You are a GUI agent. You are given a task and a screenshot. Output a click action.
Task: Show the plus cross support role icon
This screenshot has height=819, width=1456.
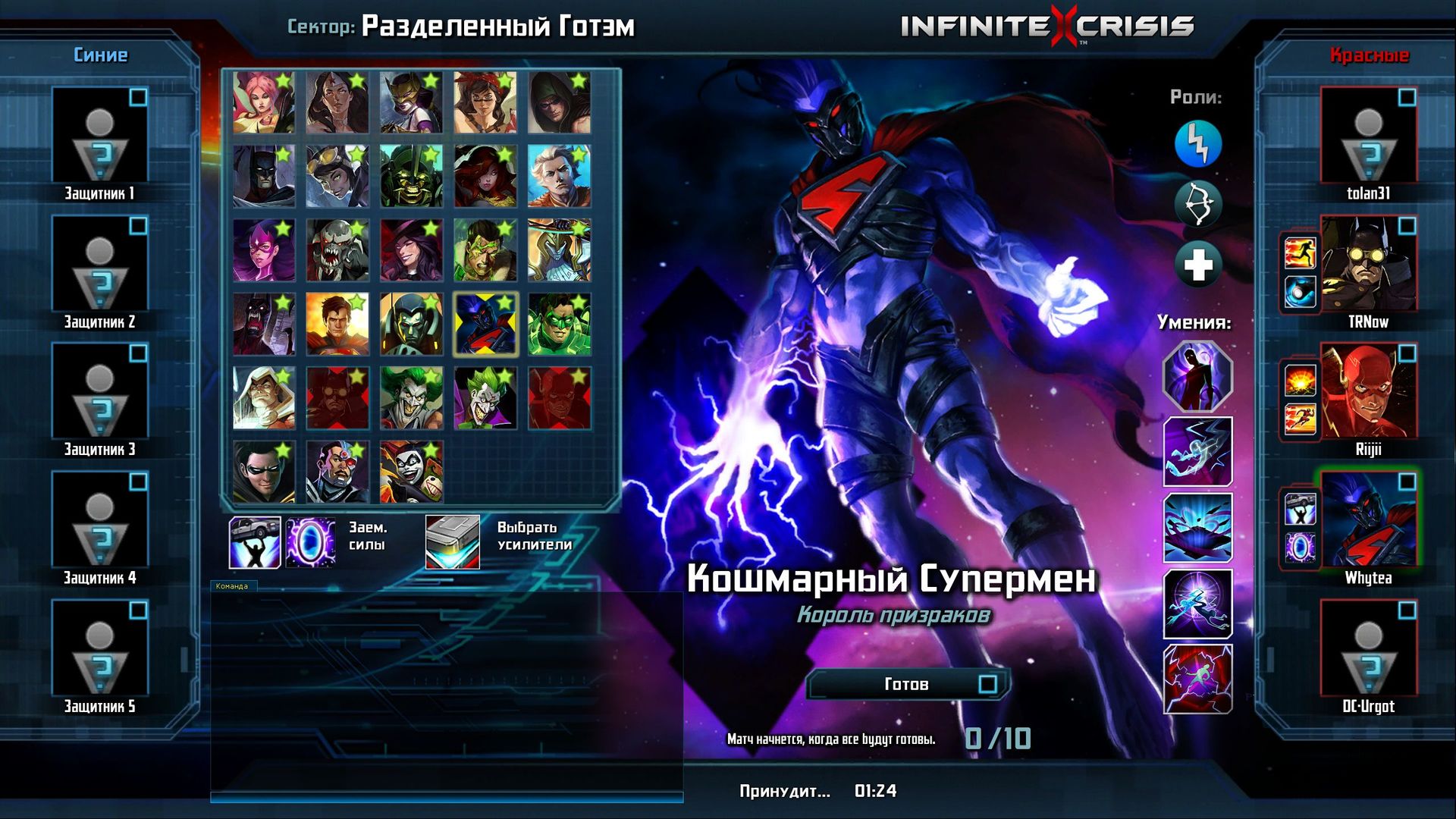coord(1198,265)
